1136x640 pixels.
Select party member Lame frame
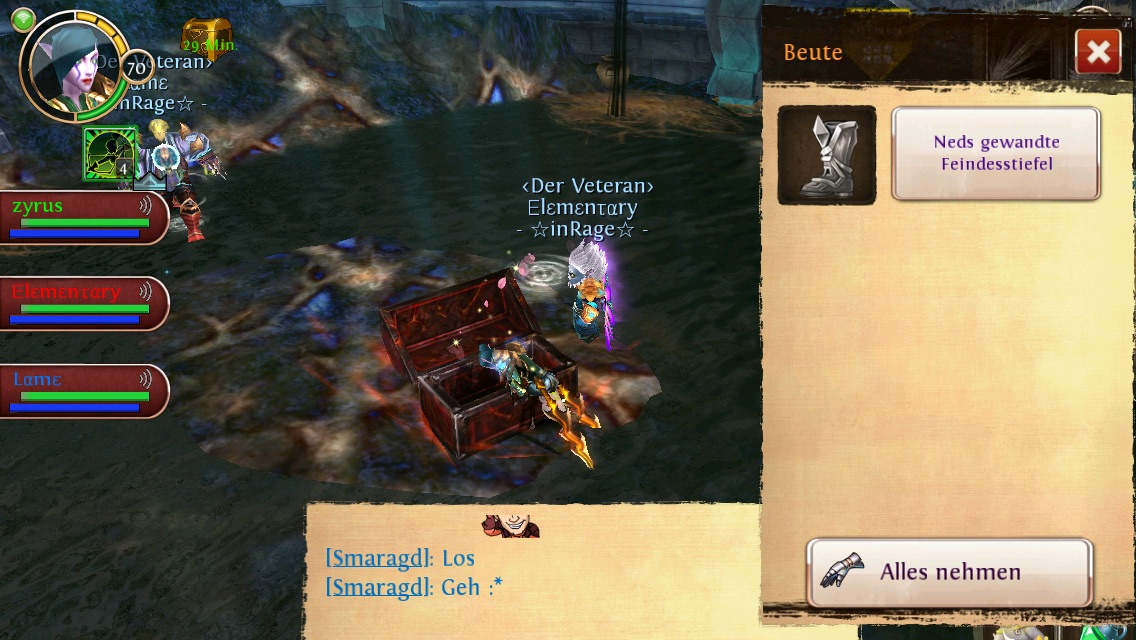pyautogui.click(x=83, y=391)
